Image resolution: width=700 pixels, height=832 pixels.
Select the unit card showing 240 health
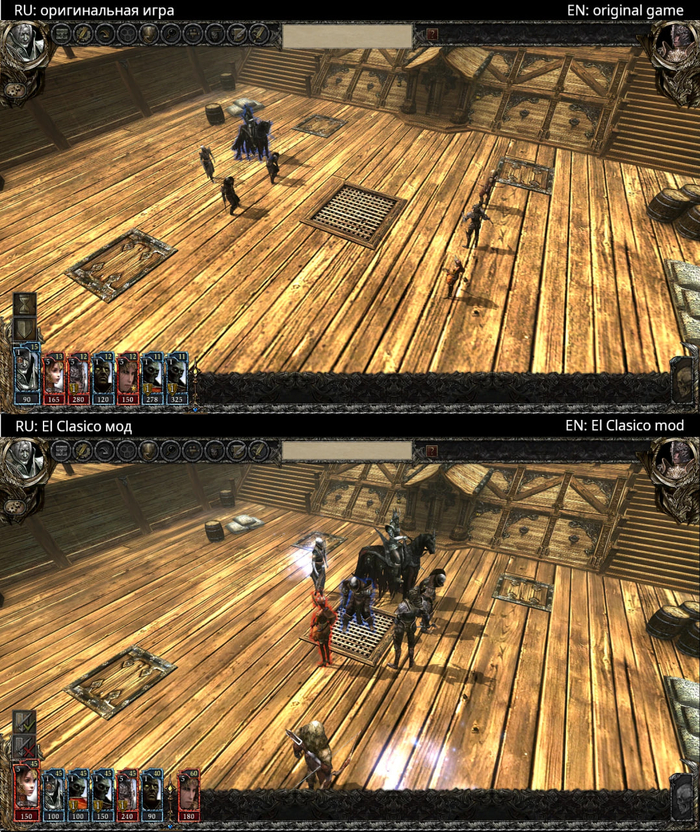click(x=127, y=792)
